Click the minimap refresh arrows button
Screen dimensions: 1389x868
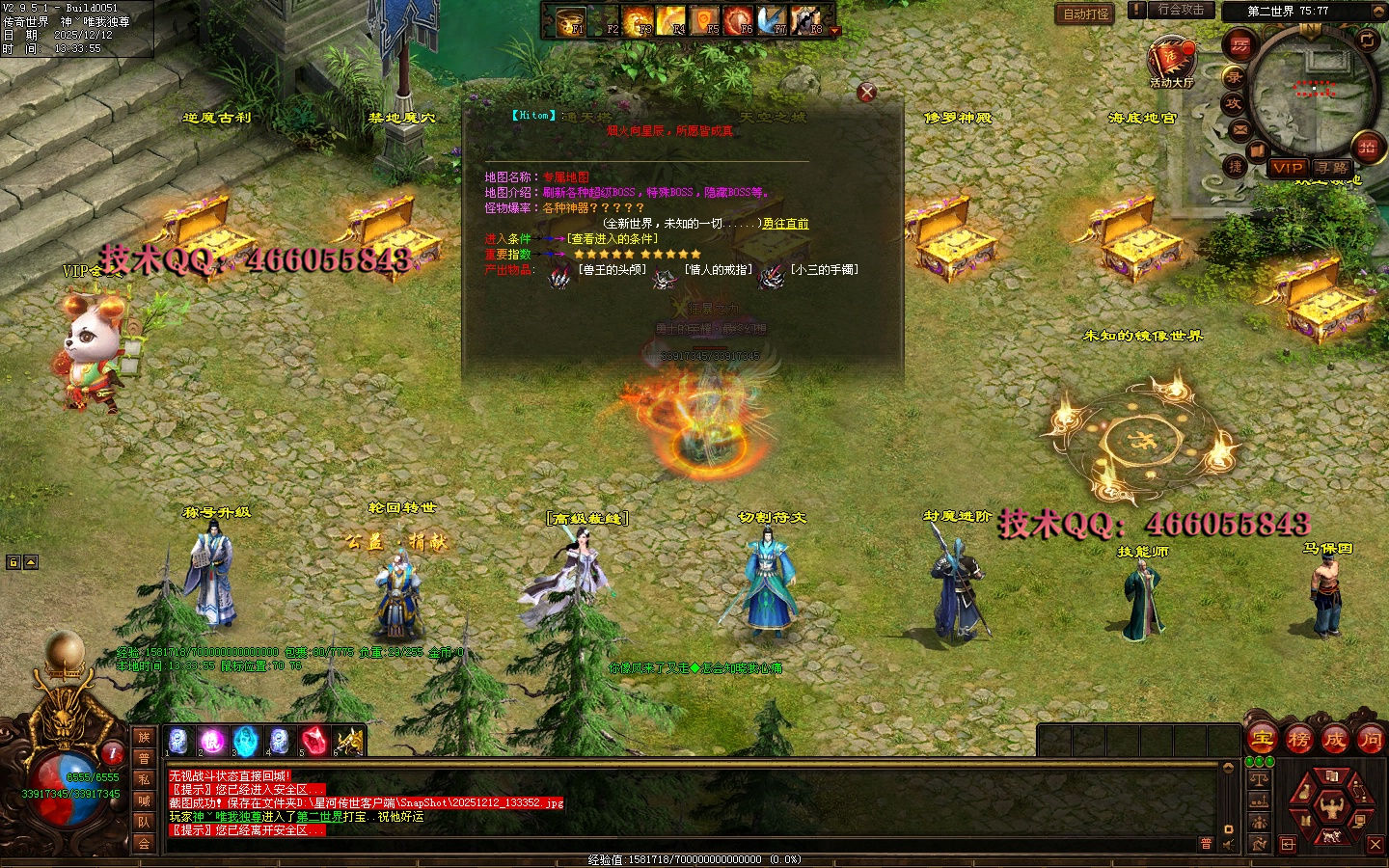[x=1367, y=40]
